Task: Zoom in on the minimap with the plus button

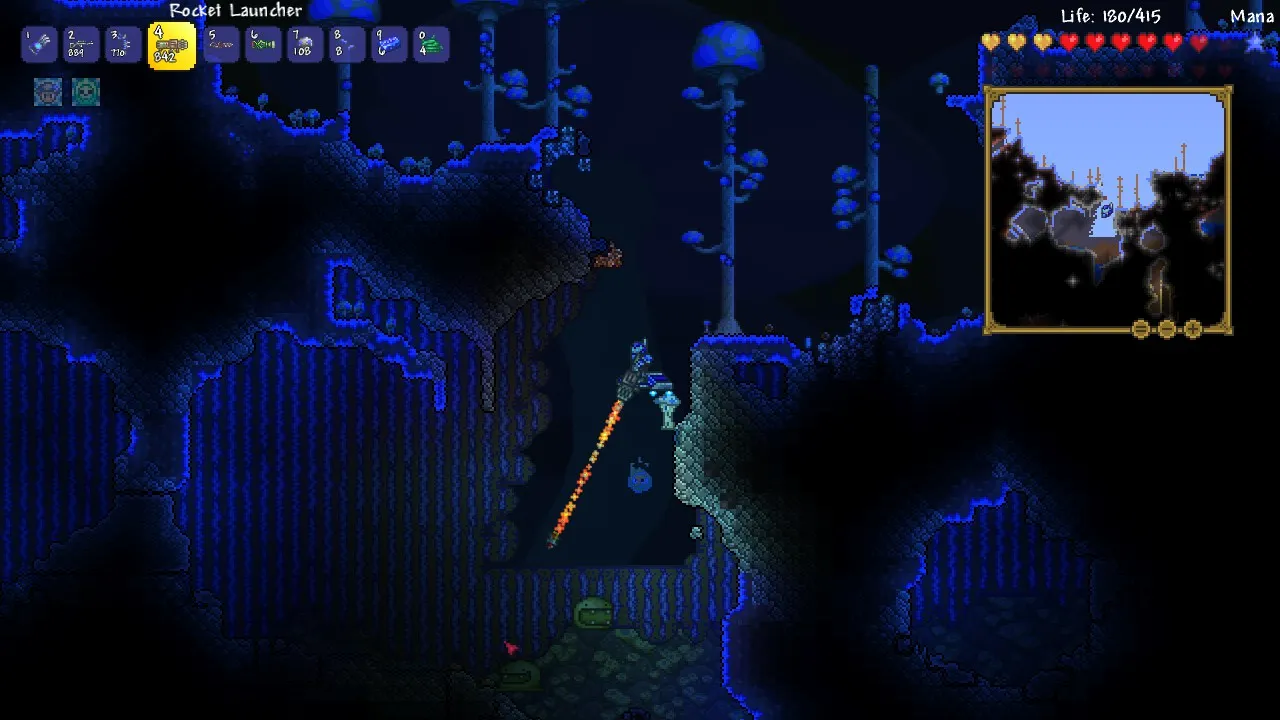Action: (1193, 328)
